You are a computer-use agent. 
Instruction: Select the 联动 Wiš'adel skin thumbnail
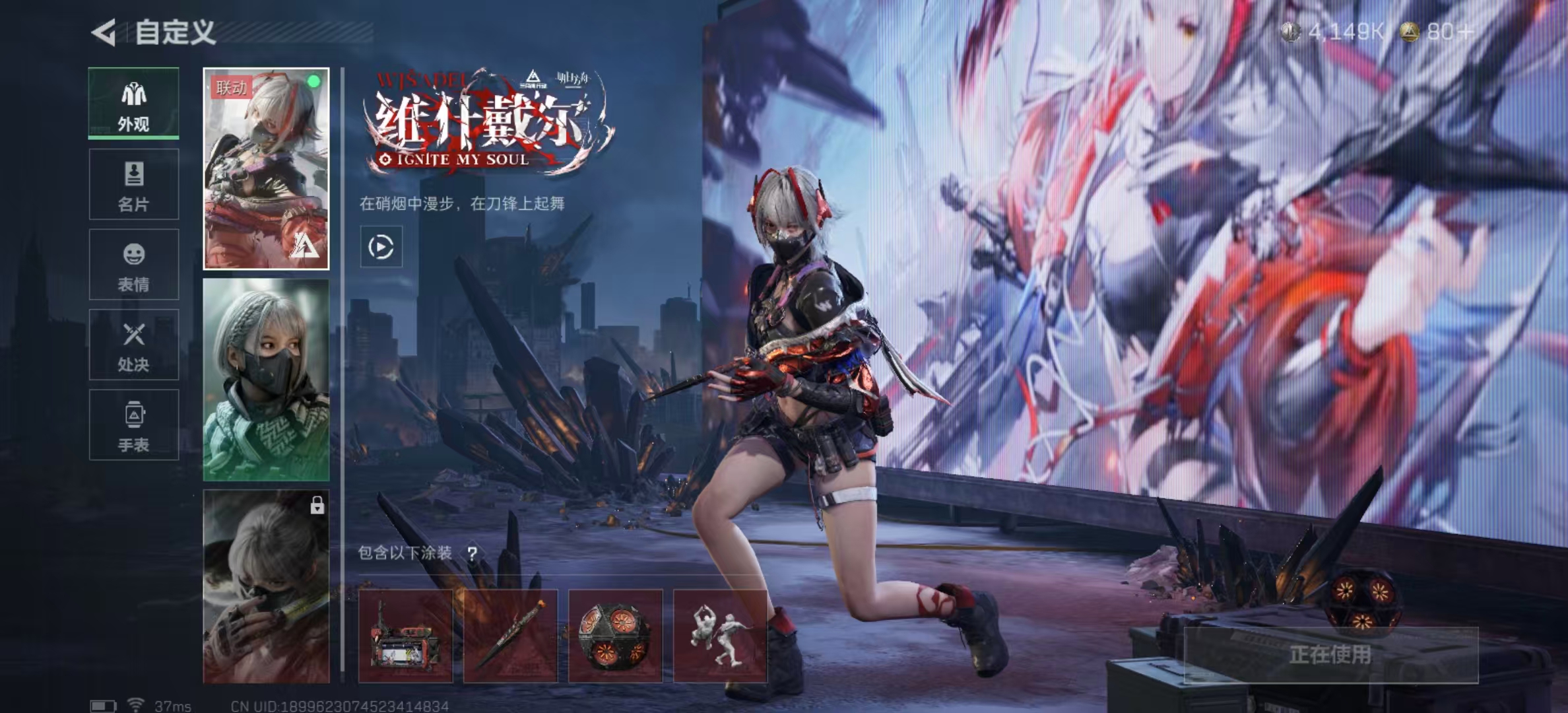(266, 168)
